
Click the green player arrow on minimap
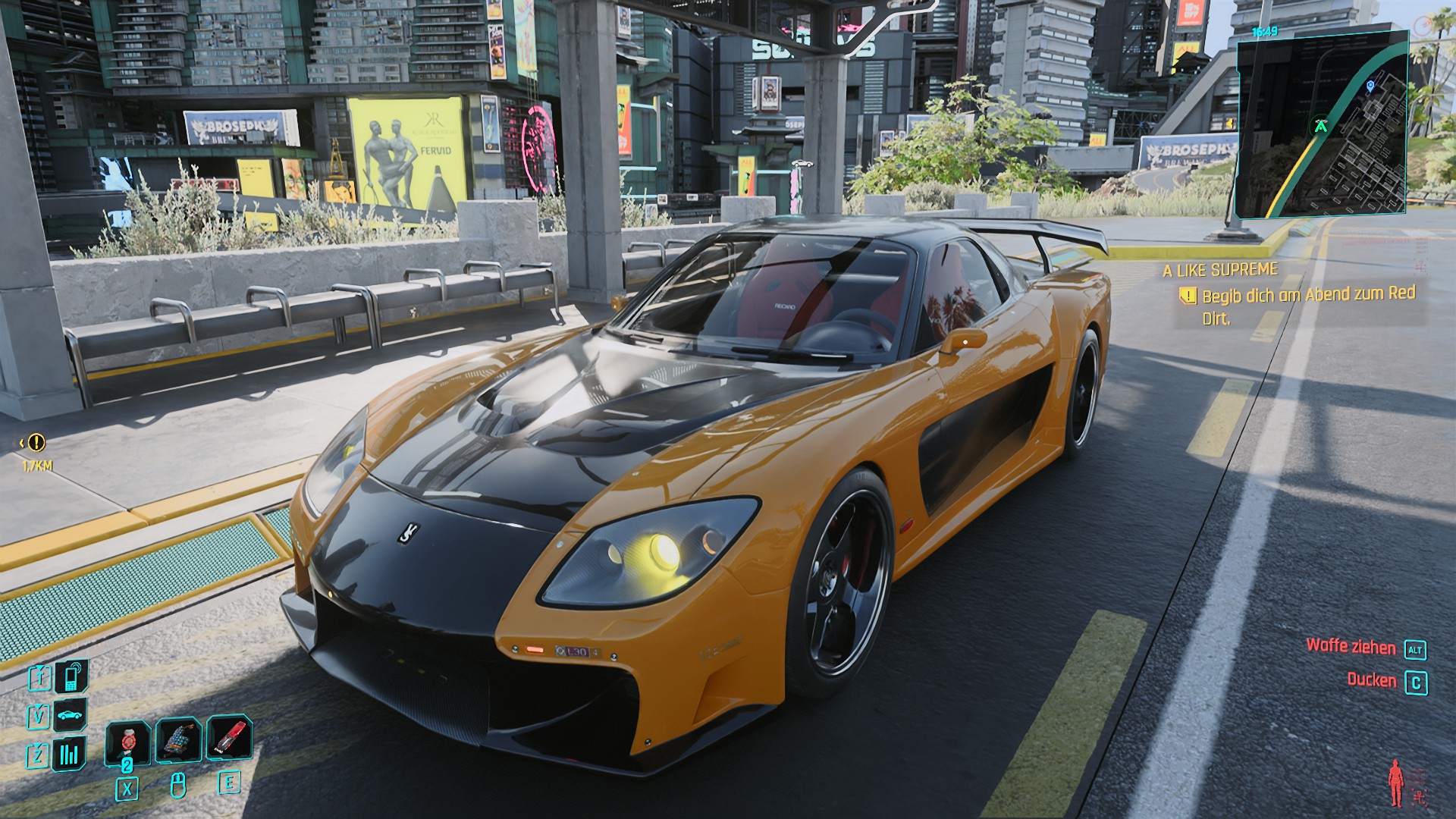1321,126
